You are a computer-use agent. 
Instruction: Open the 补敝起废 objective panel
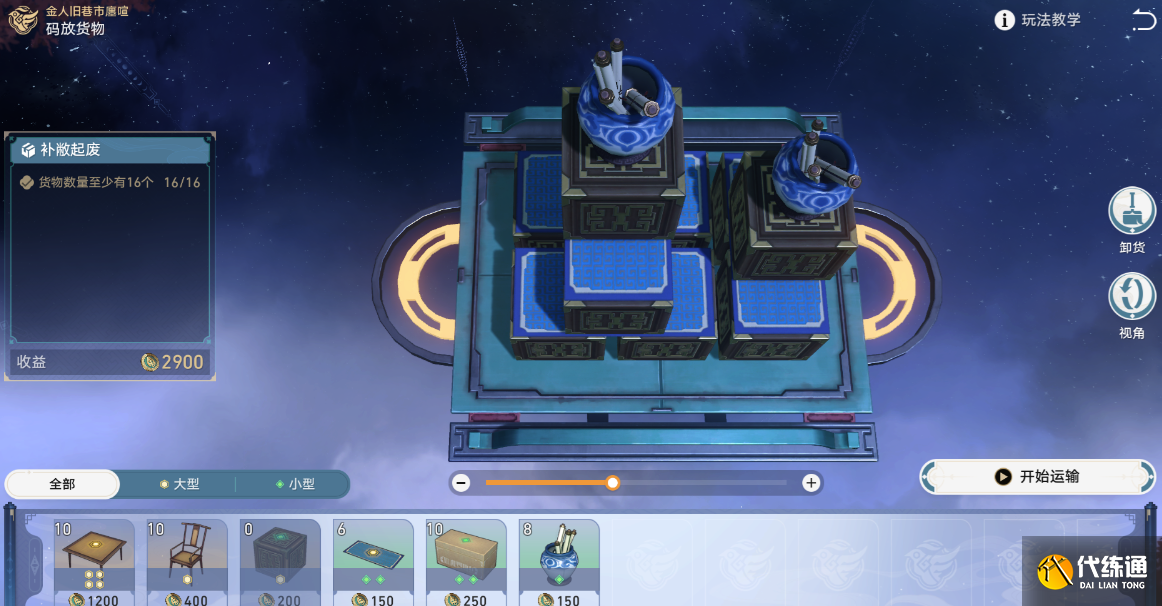point(108,150)
